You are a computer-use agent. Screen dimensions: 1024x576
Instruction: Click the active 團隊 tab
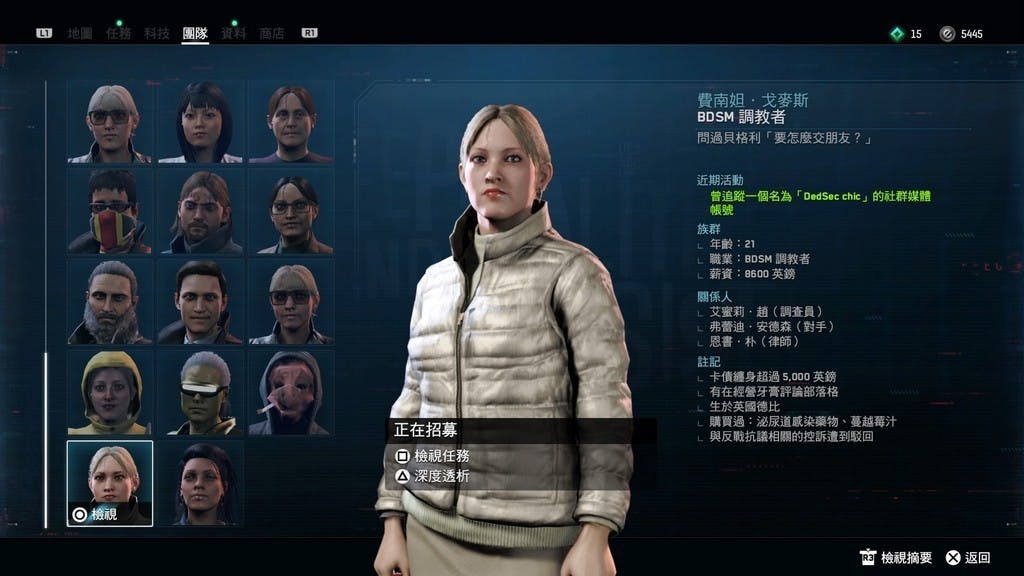[x=195, y=33]
